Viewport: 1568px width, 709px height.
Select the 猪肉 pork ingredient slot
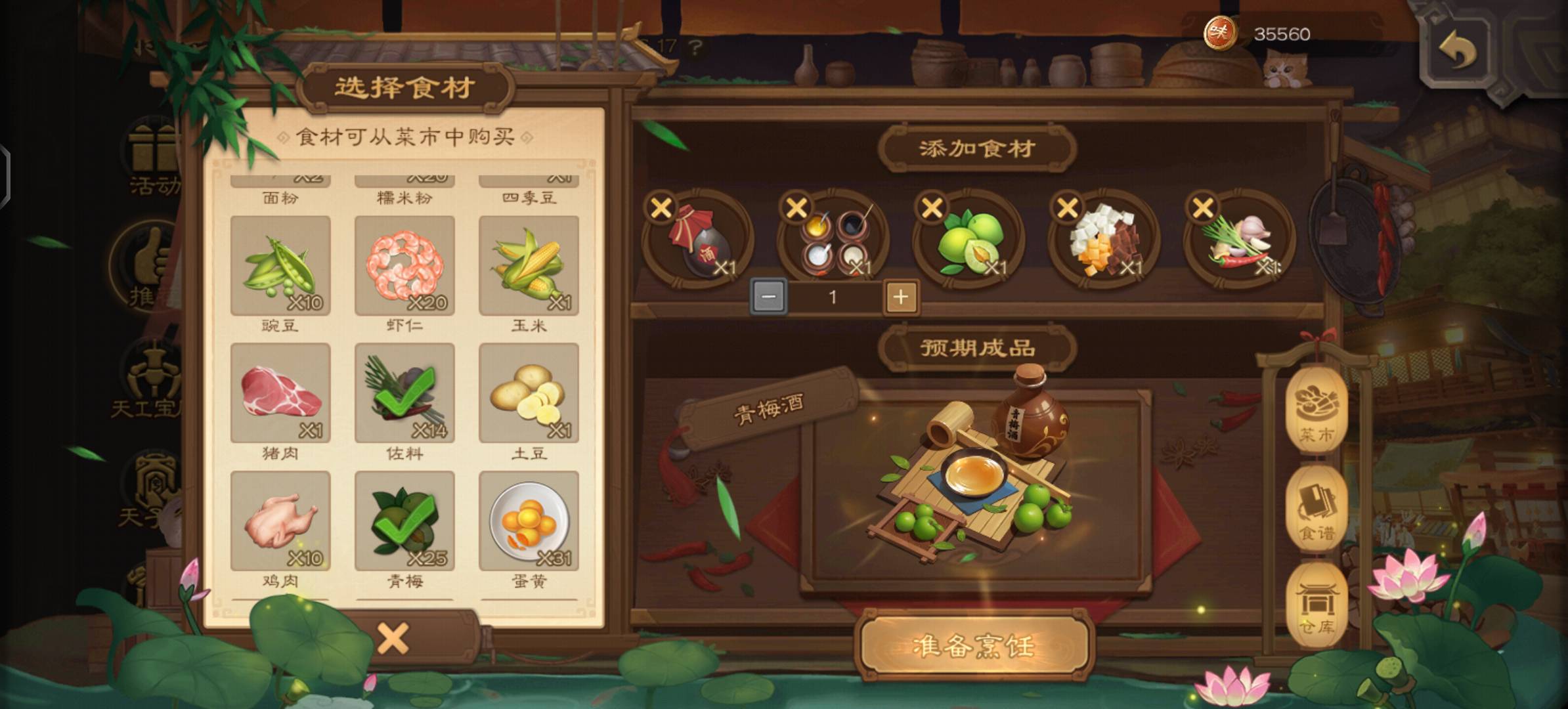[280, 393]
